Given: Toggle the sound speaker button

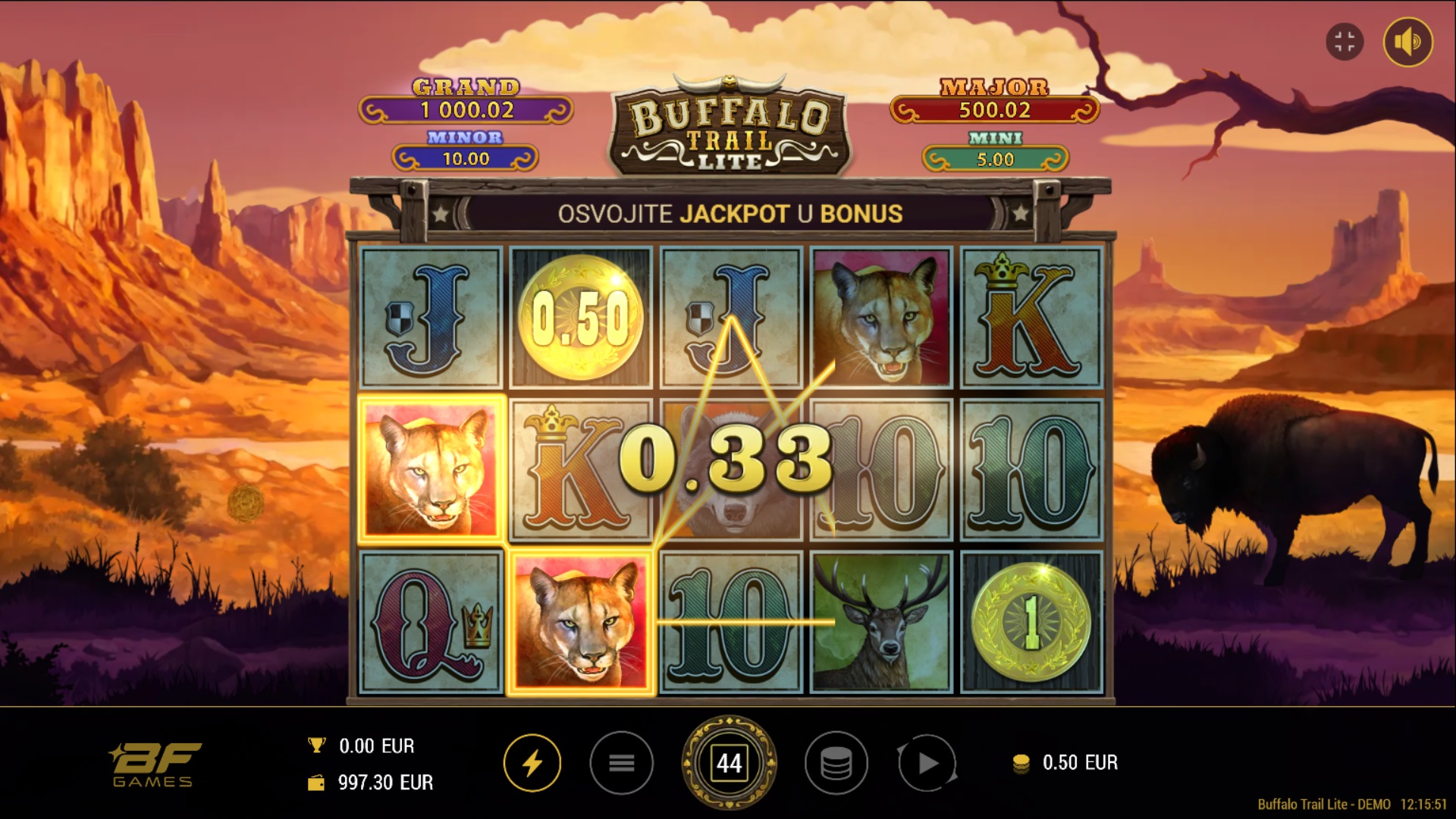Looking at the screenshot, I should tap(1407, 42).
